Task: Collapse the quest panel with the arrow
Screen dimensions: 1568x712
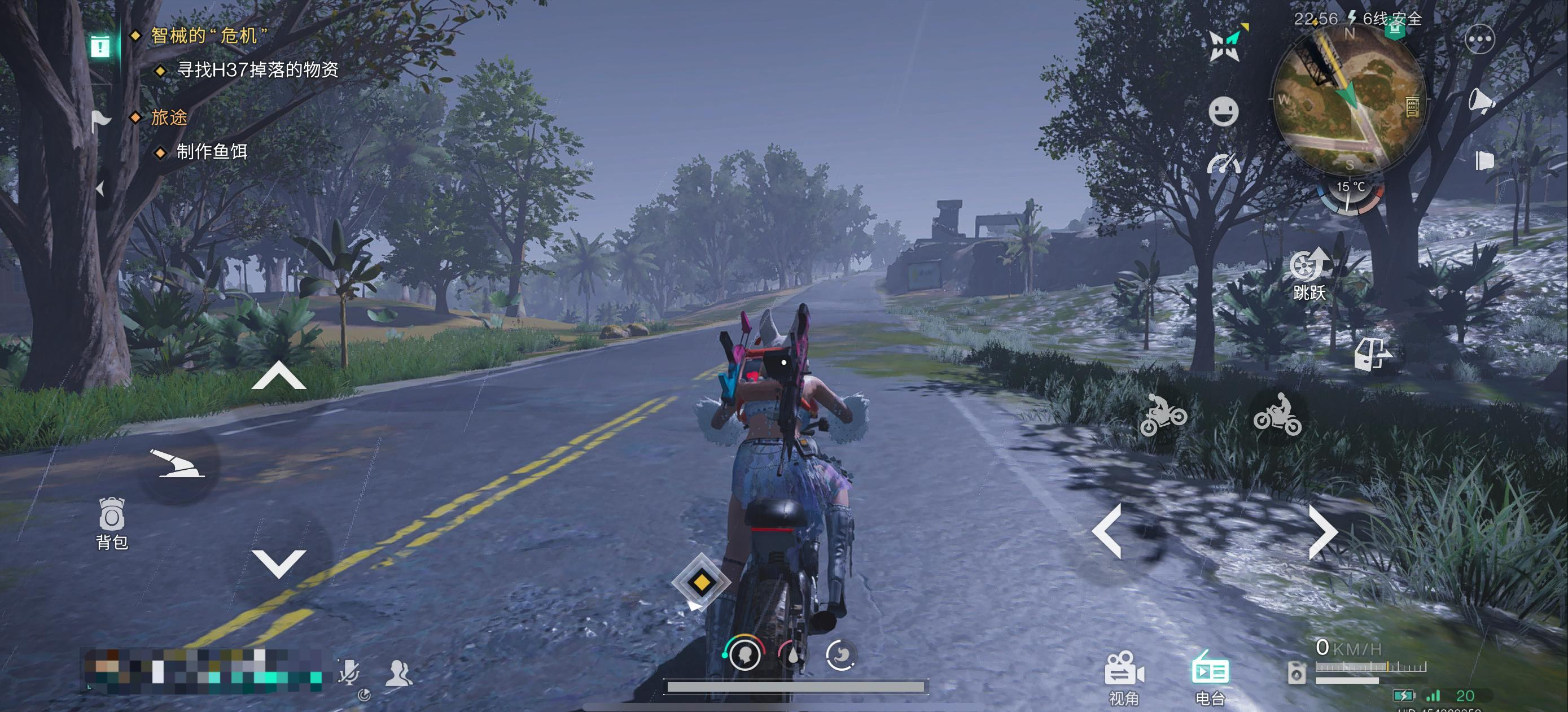Action: [x=100, y=189]
